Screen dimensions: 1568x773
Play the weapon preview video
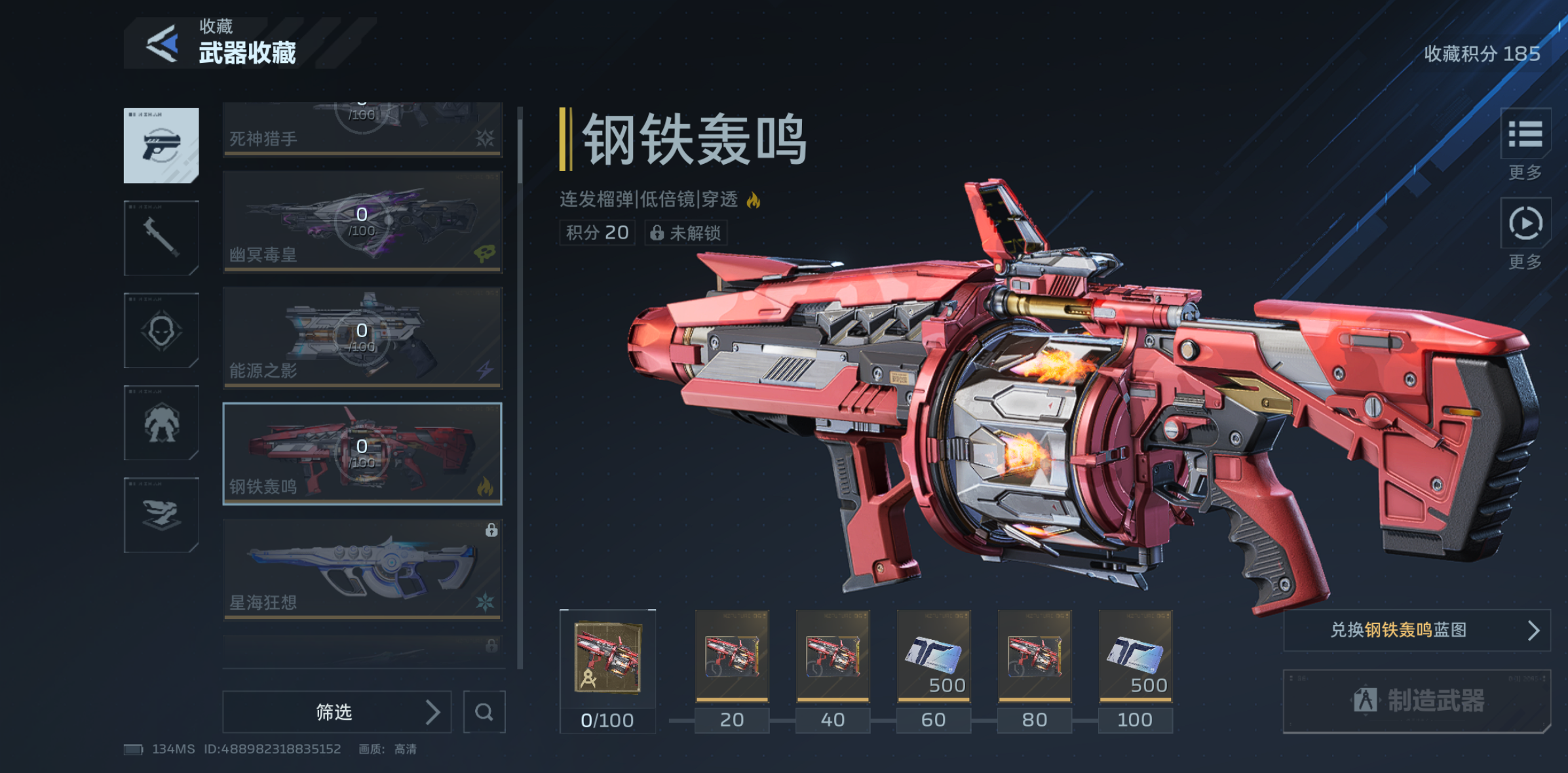coord(1525,224)
